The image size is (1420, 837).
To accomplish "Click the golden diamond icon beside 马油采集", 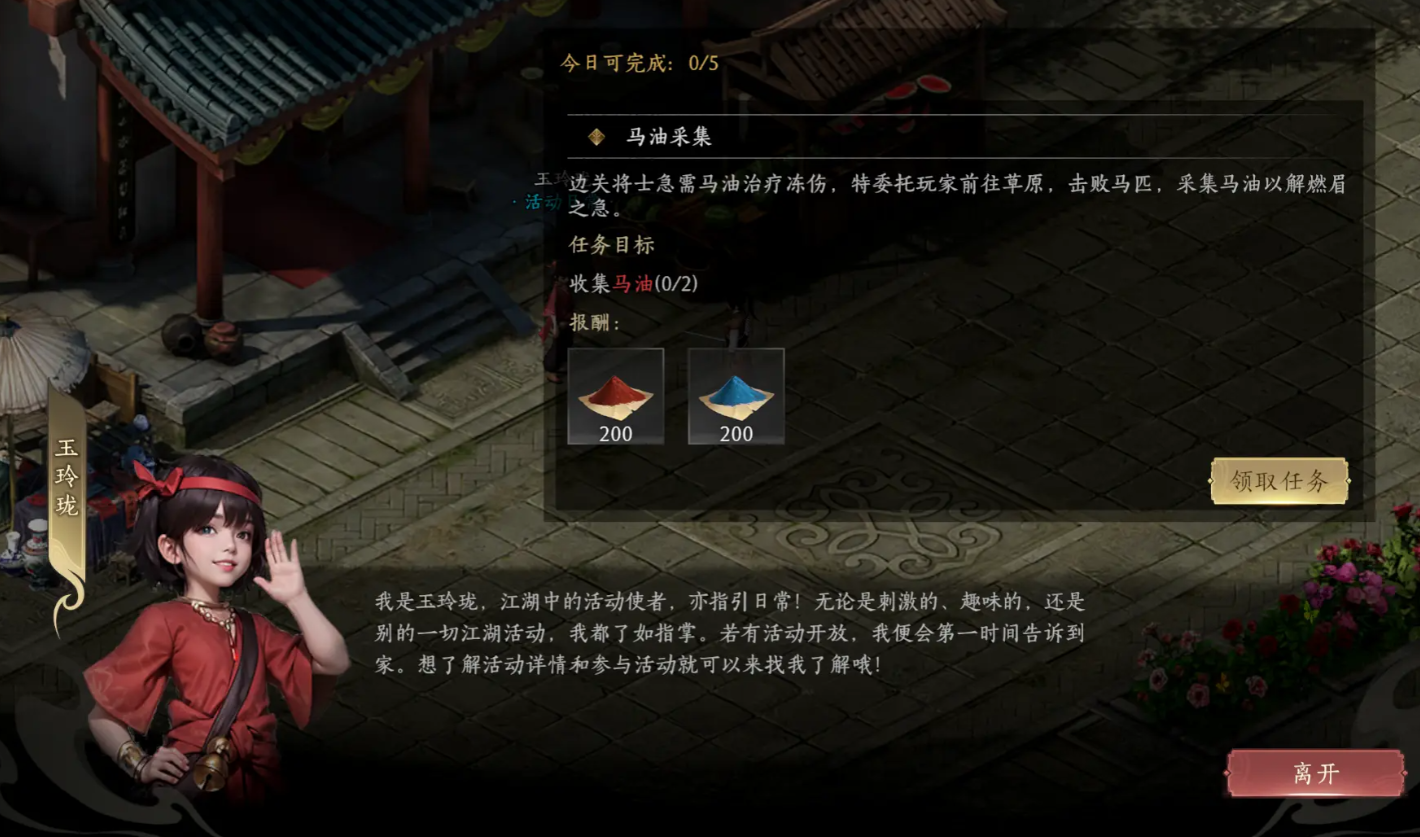I will pos(594,137).
